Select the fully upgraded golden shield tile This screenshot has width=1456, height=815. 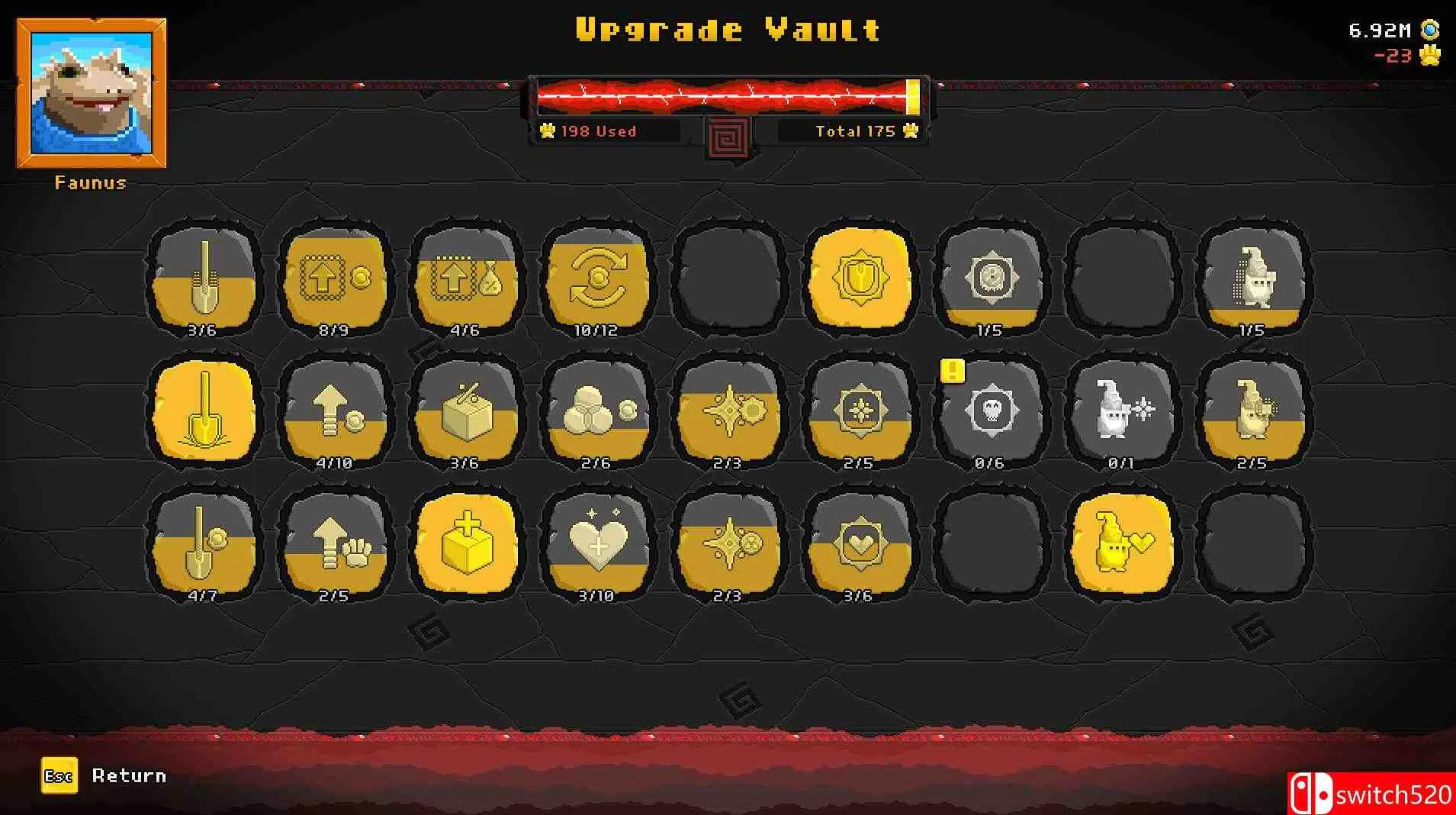(860, 279)
